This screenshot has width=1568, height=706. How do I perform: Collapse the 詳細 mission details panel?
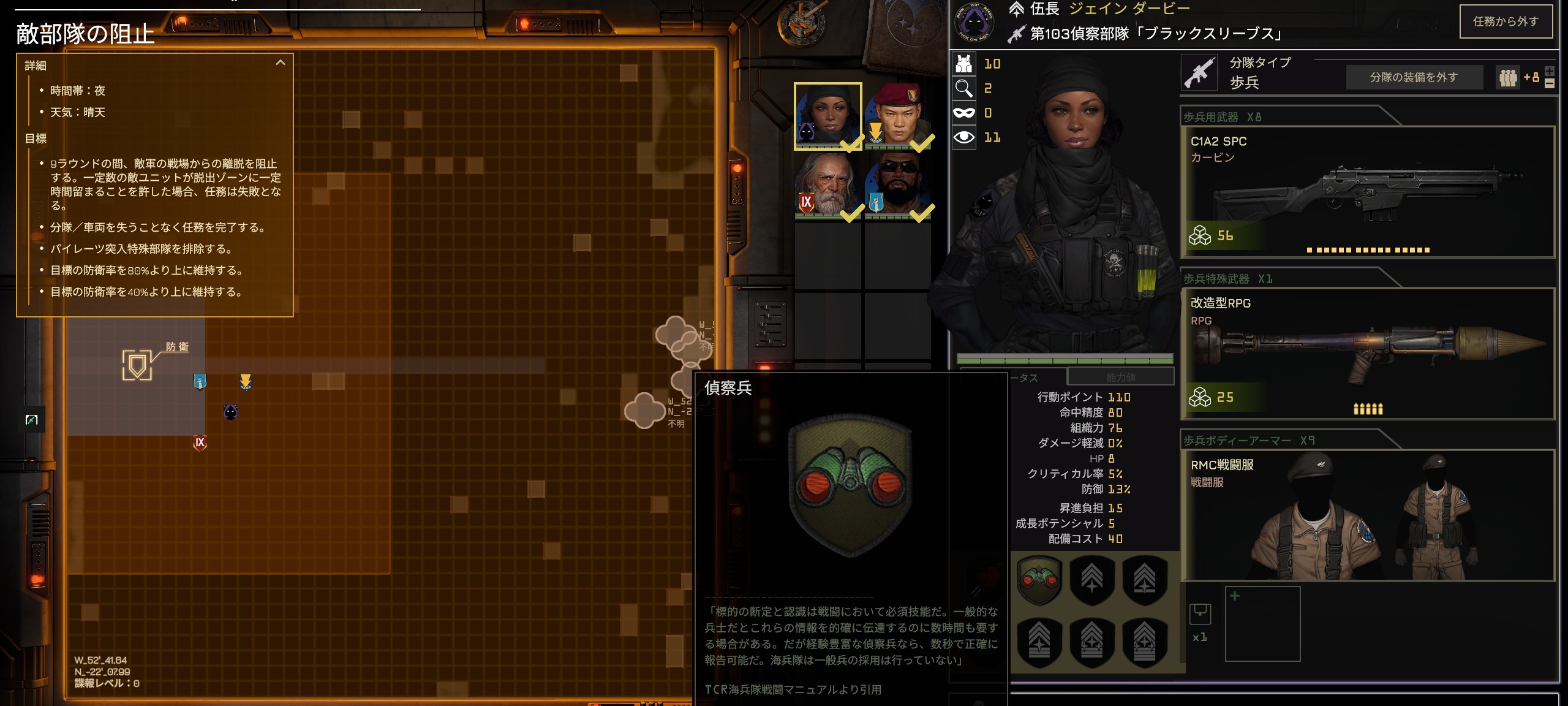point(281,63)
